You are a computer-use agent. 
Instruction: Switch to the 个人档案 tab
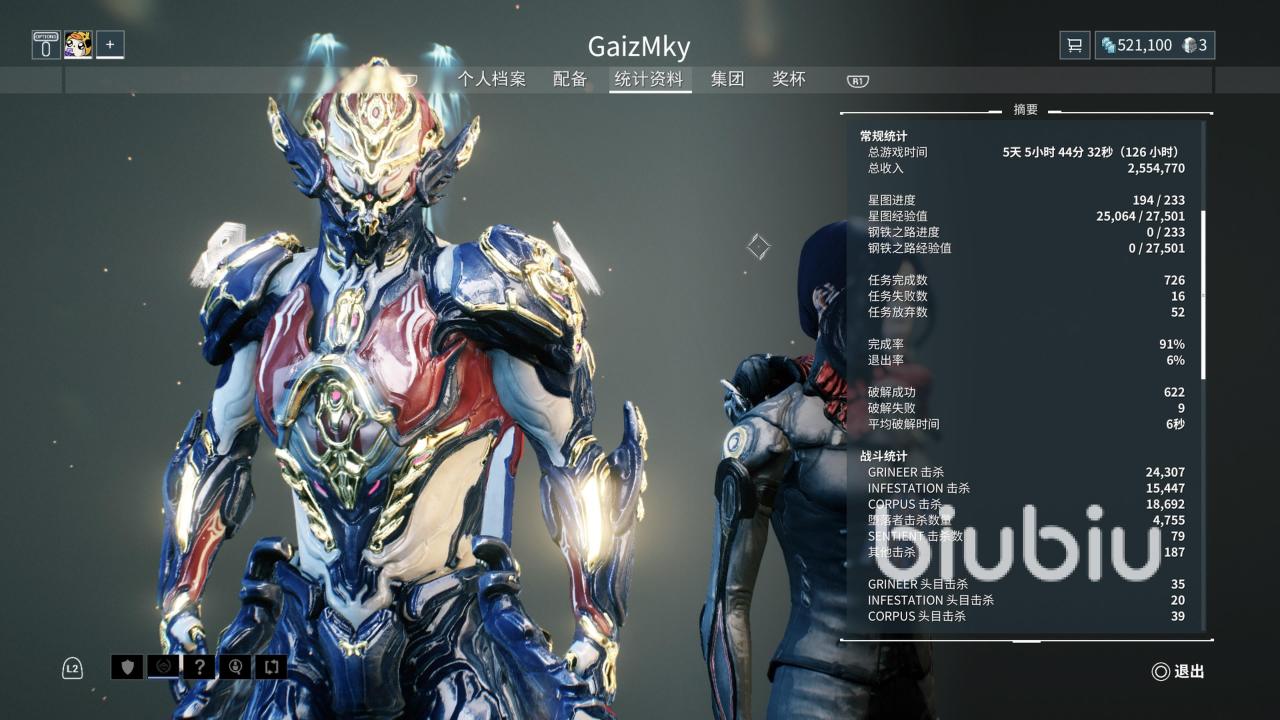tap(491, 79)
